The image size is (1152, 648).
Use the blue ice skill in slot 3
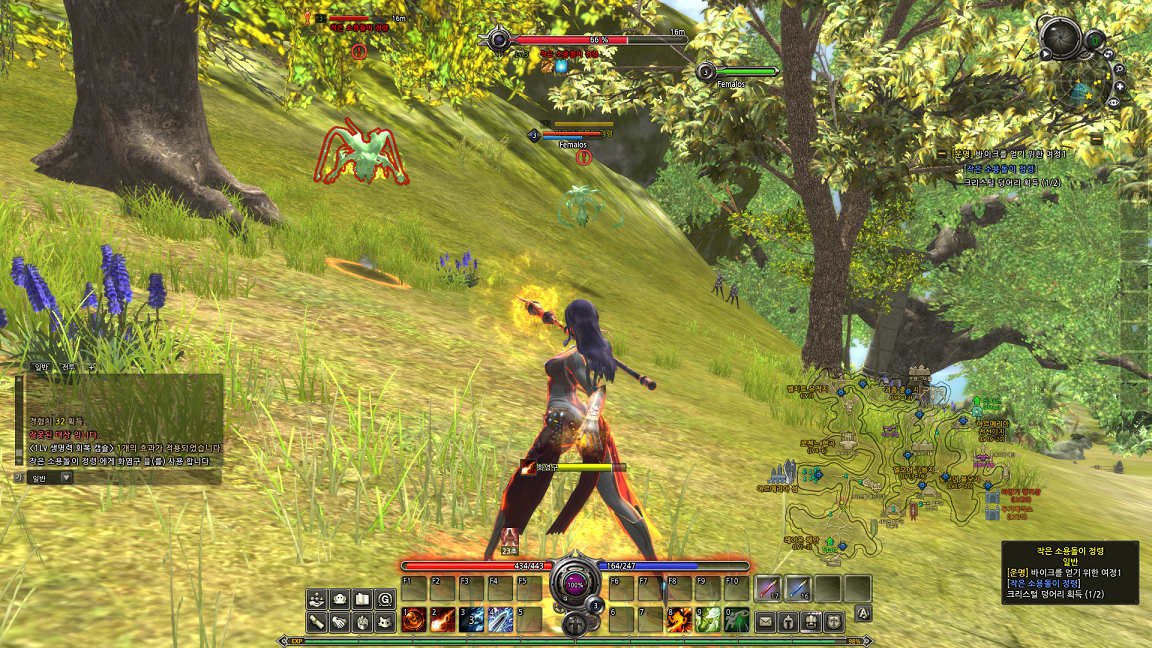(x=471, y=620)
